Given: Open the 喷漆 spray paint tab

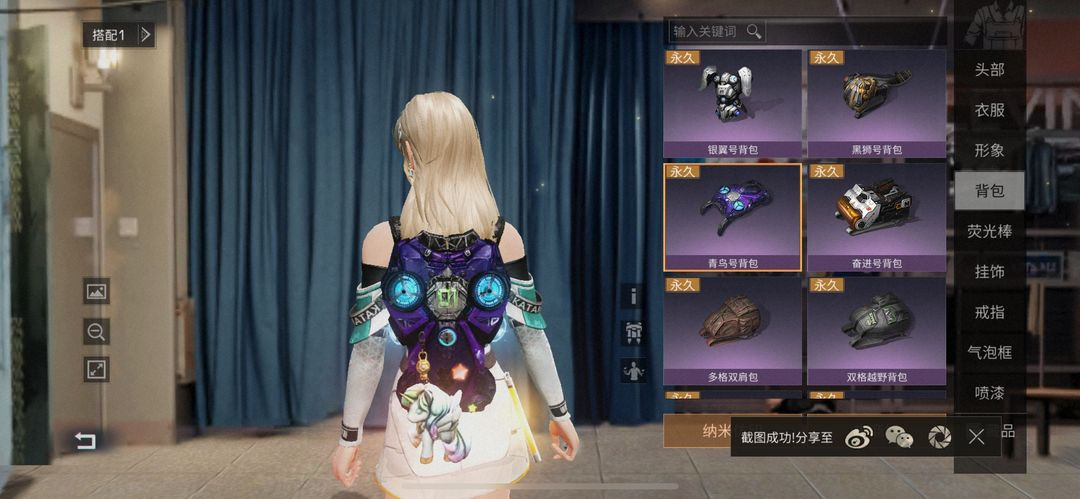Looking at the screenshot, I should tap(989, 392).
